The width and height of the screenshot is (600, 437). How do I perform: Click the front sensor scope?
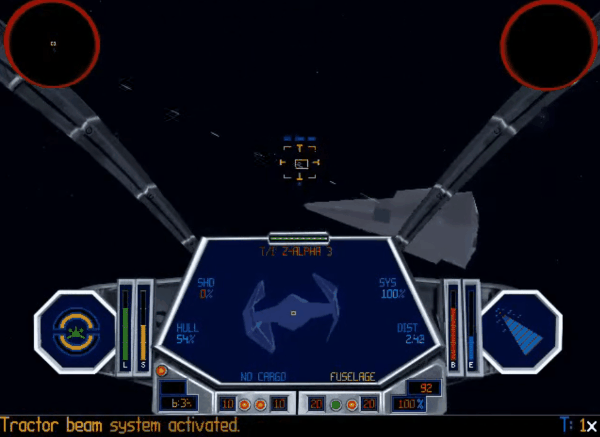[52, 44]
